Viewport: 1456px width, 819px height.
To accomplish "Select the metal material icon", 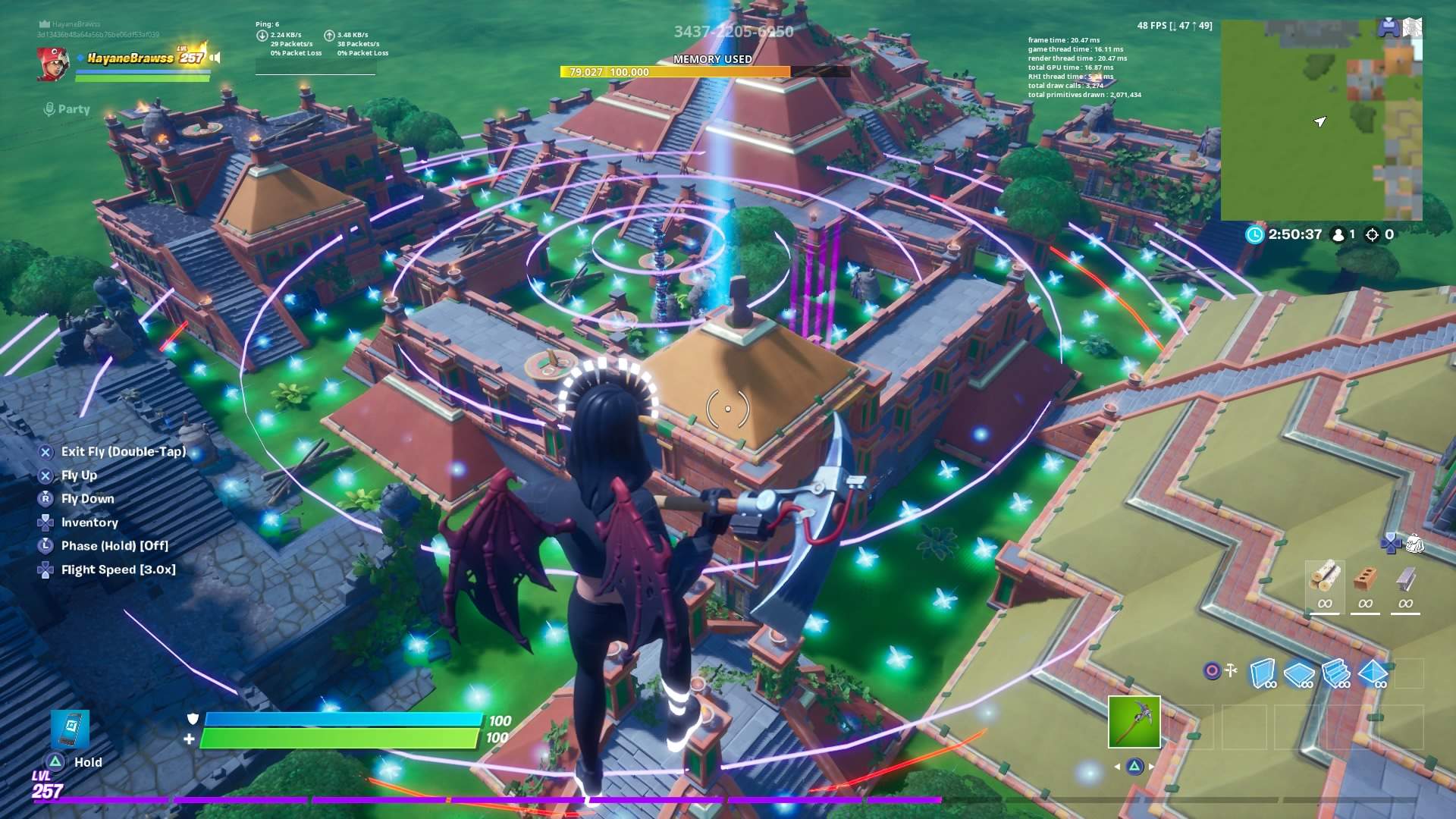I will [x=1404, y=578].
